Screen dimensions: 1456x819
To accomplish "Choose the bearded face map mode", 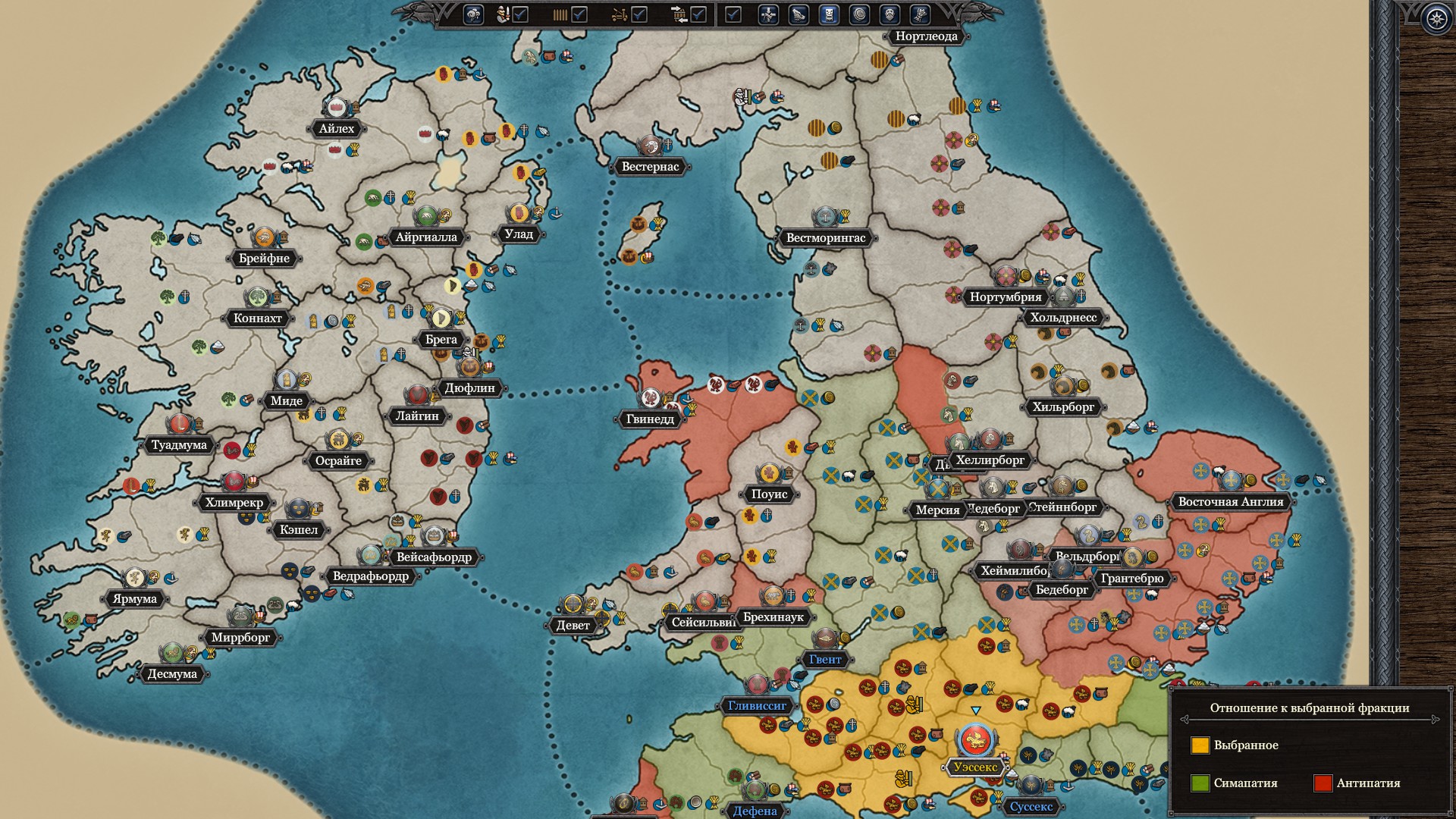I will coord(890,14).
